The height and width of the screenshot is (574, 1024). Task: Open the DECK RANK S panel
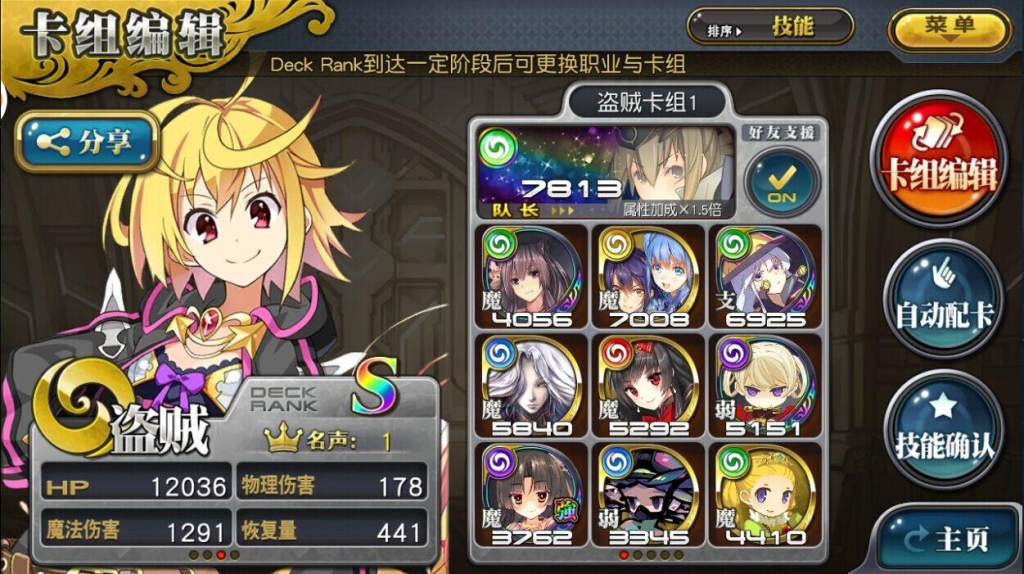tap(320, 400)
